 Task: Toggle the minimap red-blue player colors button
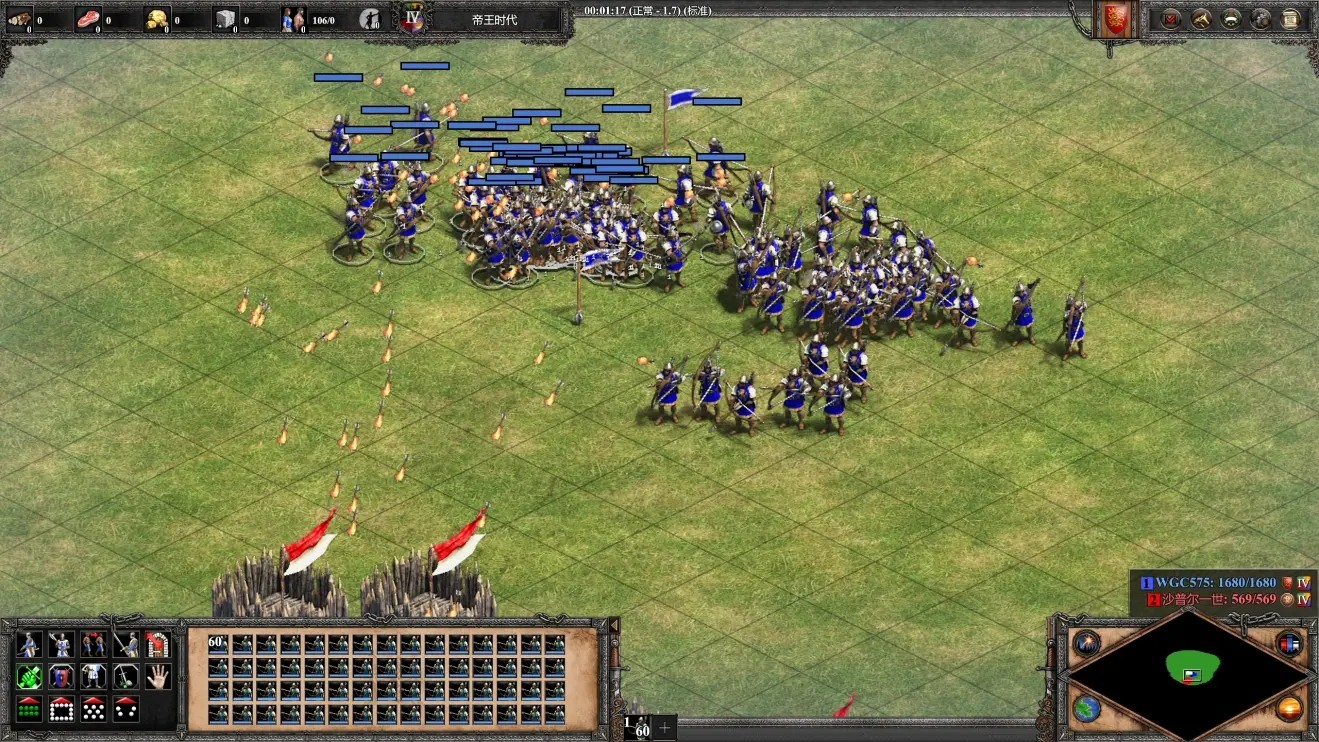point(1289,643)
